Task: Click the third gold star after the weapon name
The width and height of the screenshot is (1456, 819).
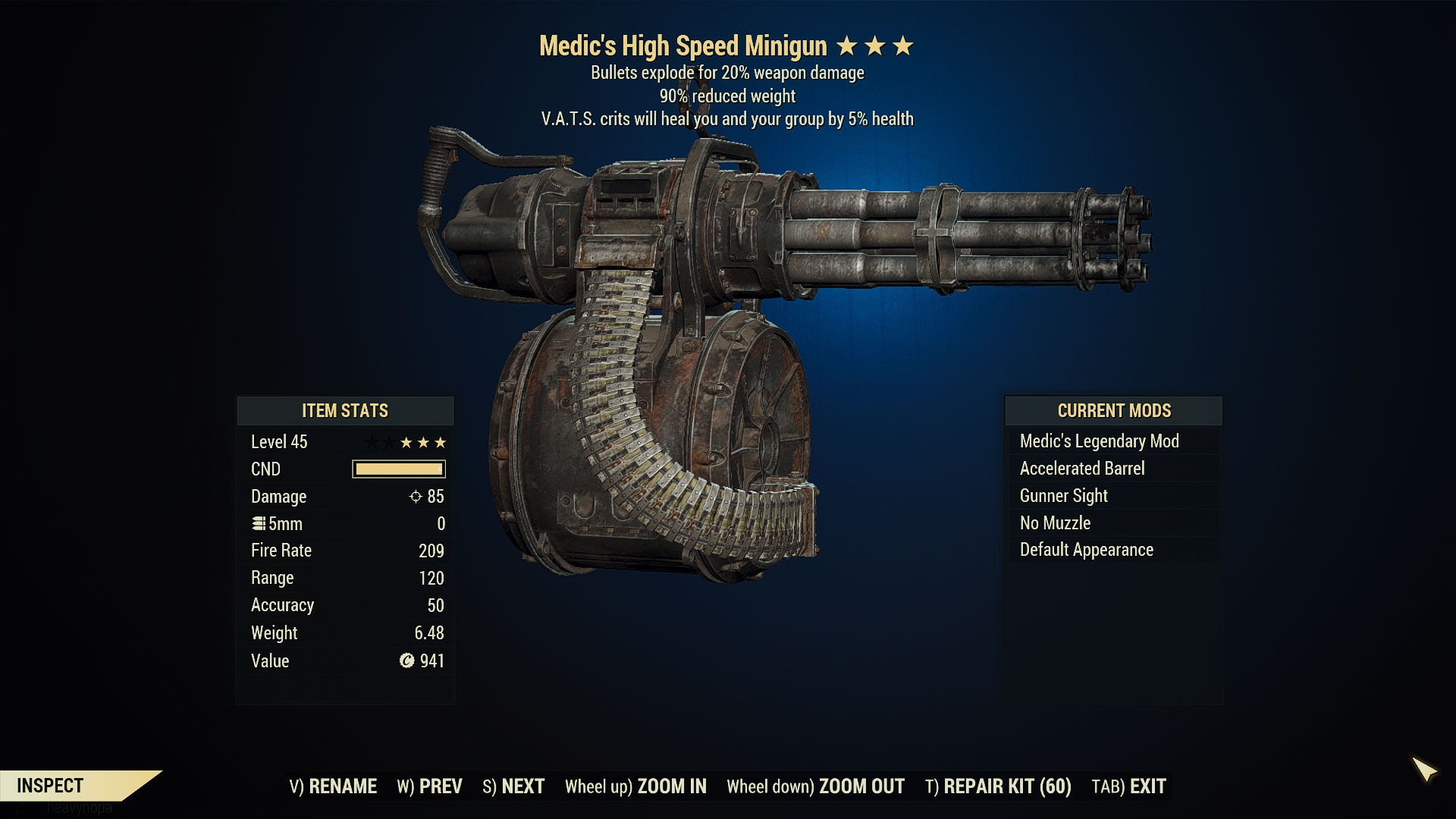Action: pyautogui.click(x=902, y=45)
